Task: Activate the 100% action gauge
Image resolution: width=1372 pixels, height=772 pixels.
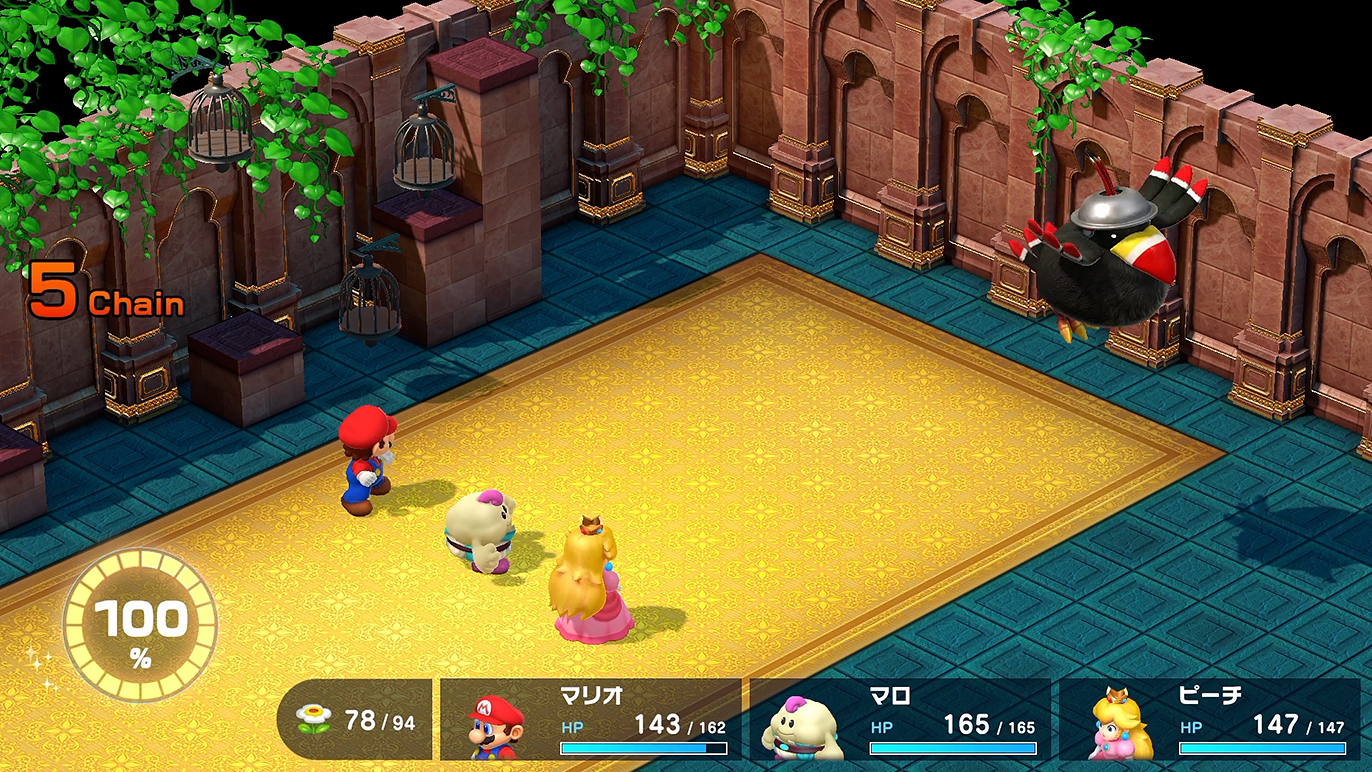Action: click(140, 626)
